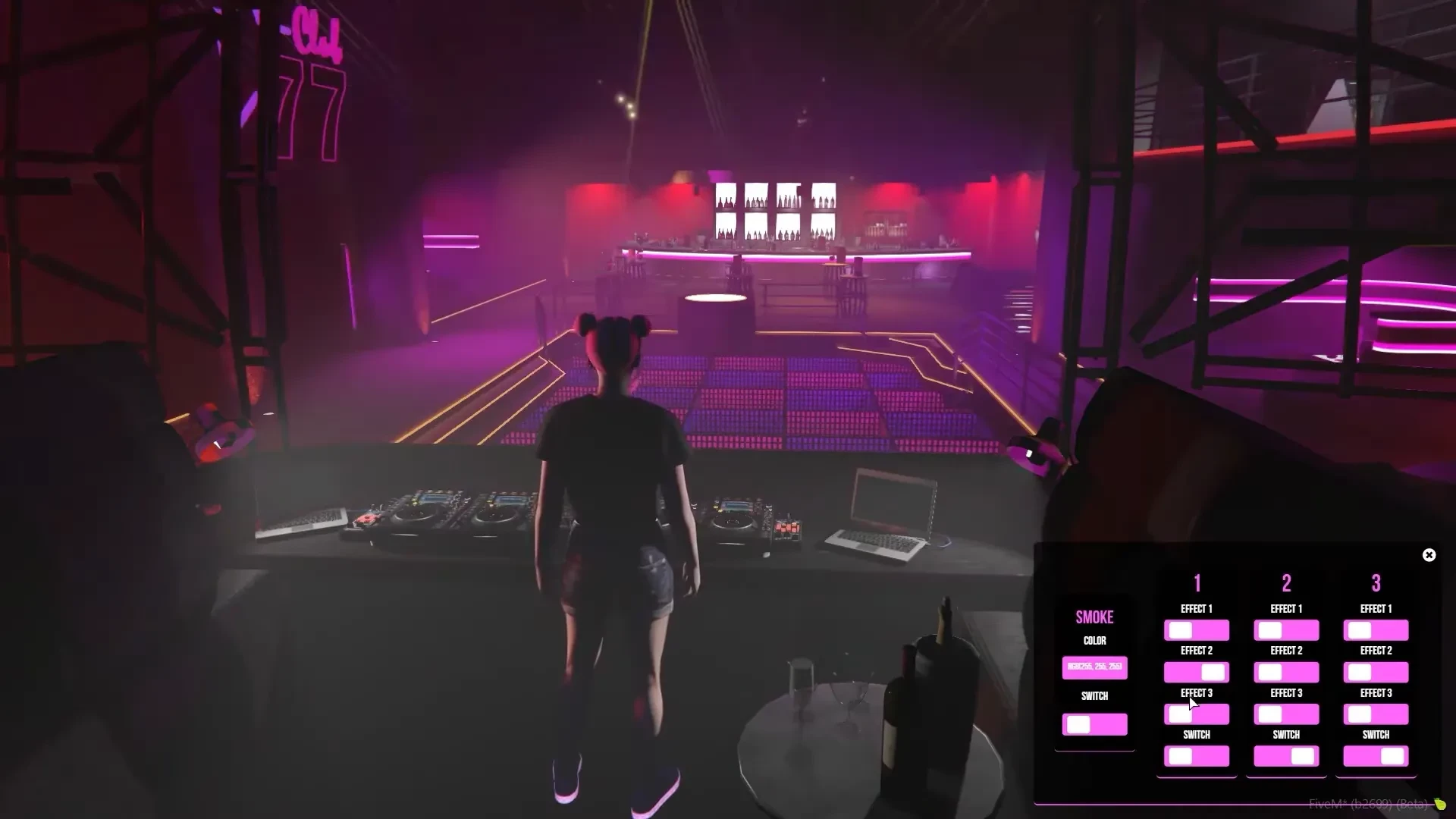The image size is (1456, 819).
Task: Edit the RGB smoke color value
Action: [1095, 669]
